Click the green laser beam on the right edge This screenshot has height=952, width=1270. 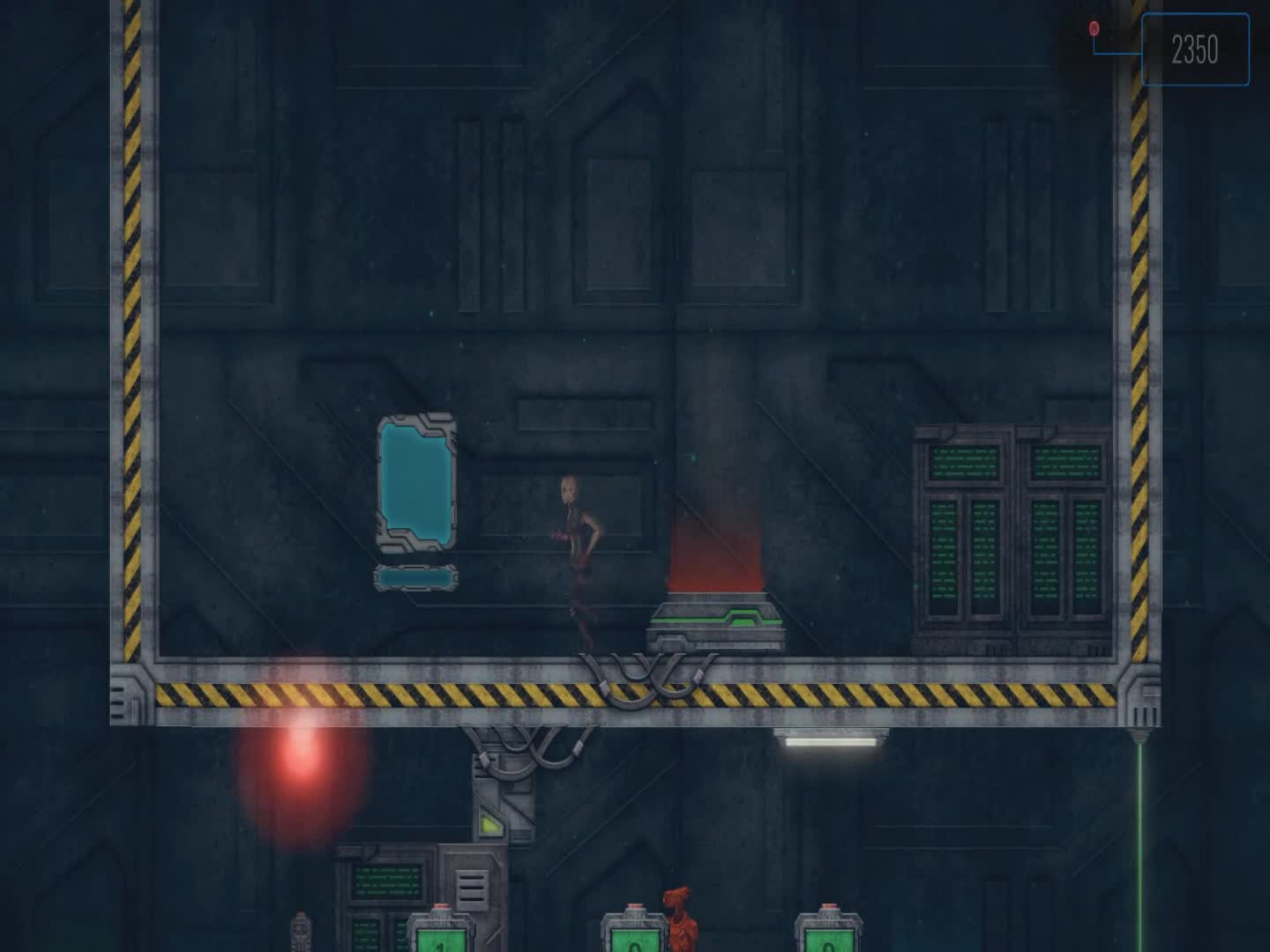coord(1142,837)
